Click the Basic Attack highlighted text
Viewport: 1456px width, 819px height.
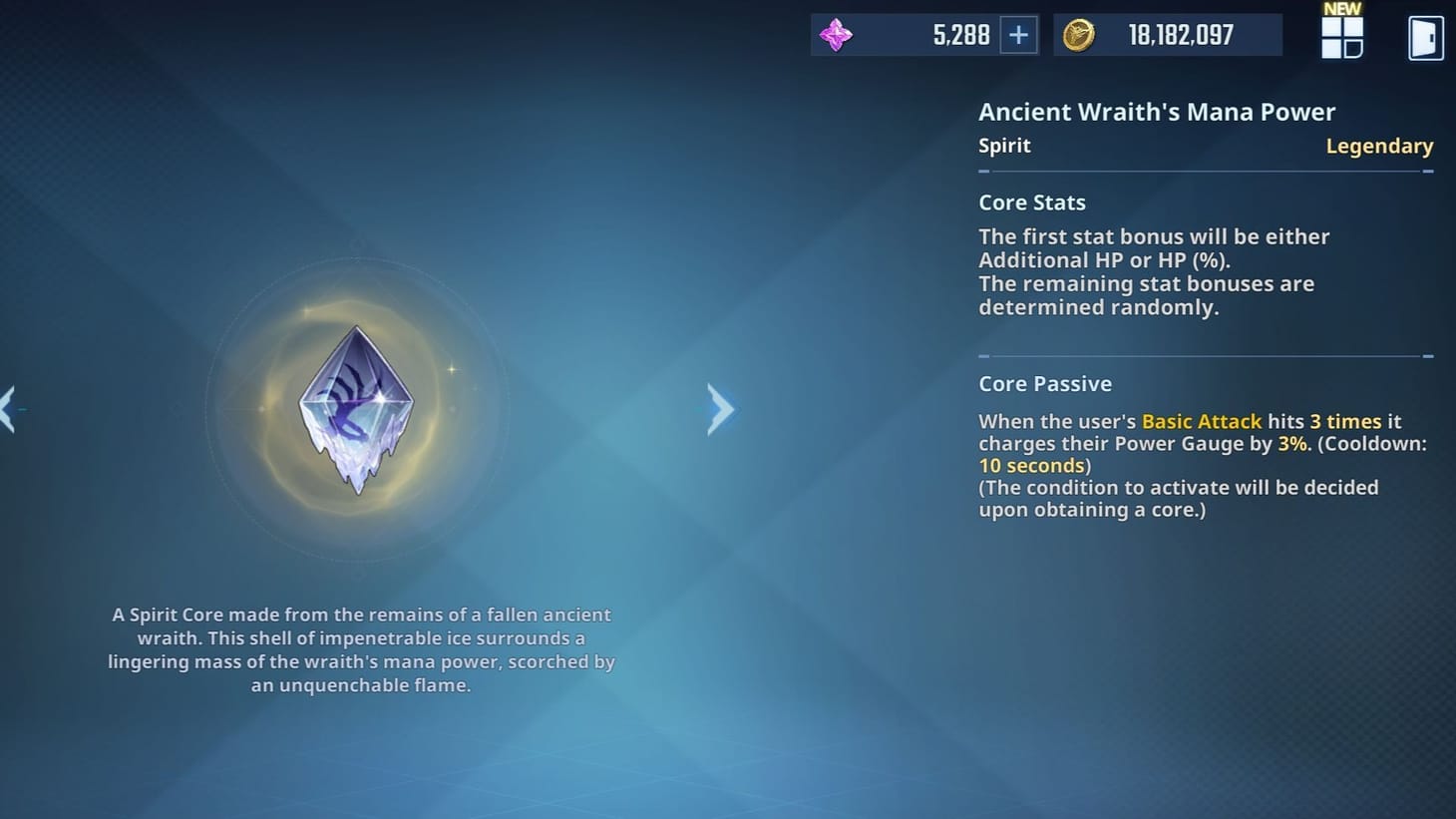pos(1201,421)
